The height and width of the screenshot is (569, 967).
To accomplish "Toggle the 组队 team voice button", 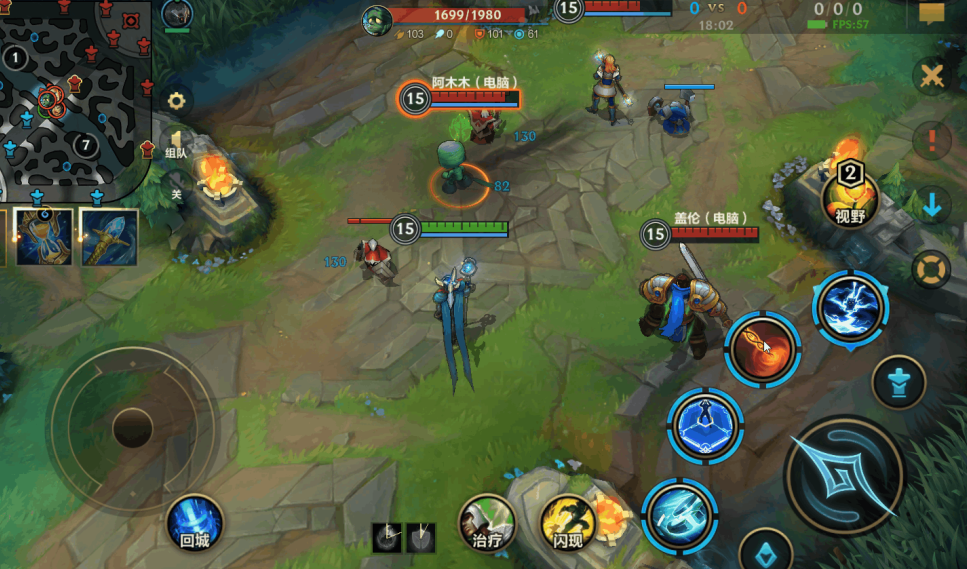I will coord(176,145).
